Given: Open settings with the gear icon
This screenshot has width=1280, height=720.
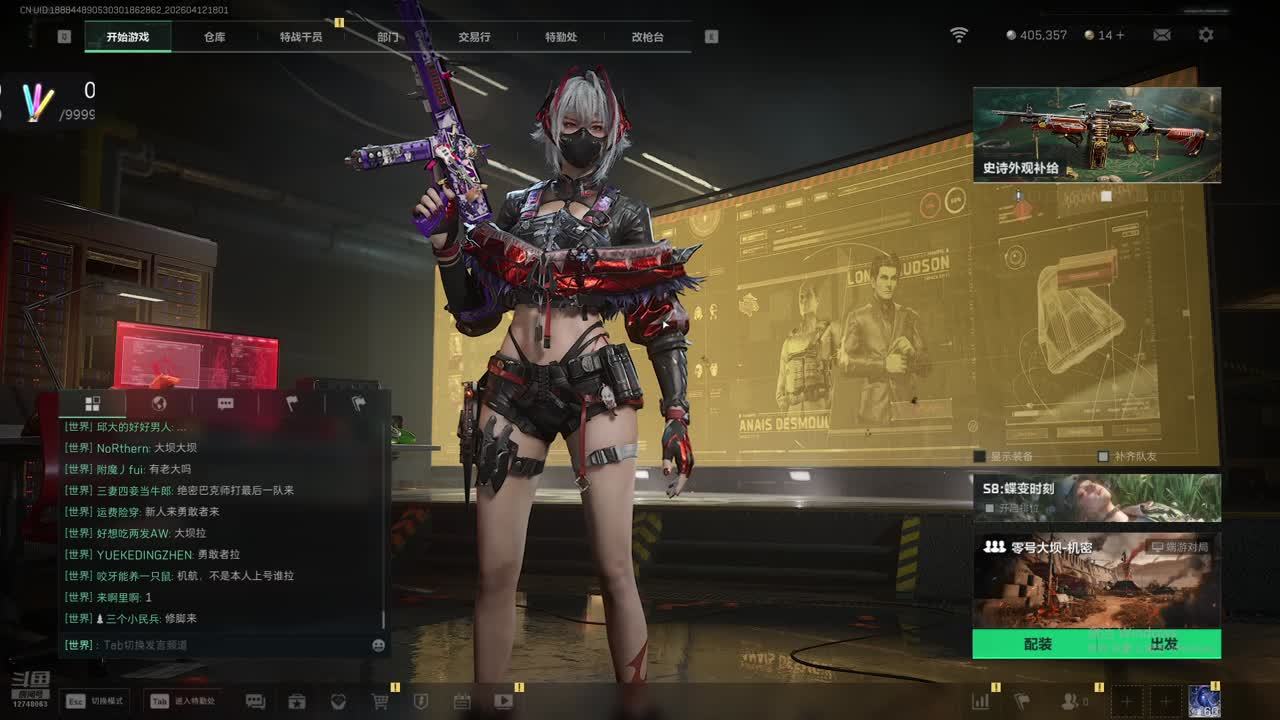Looking at the screenshot, I should coord(1206,35).
